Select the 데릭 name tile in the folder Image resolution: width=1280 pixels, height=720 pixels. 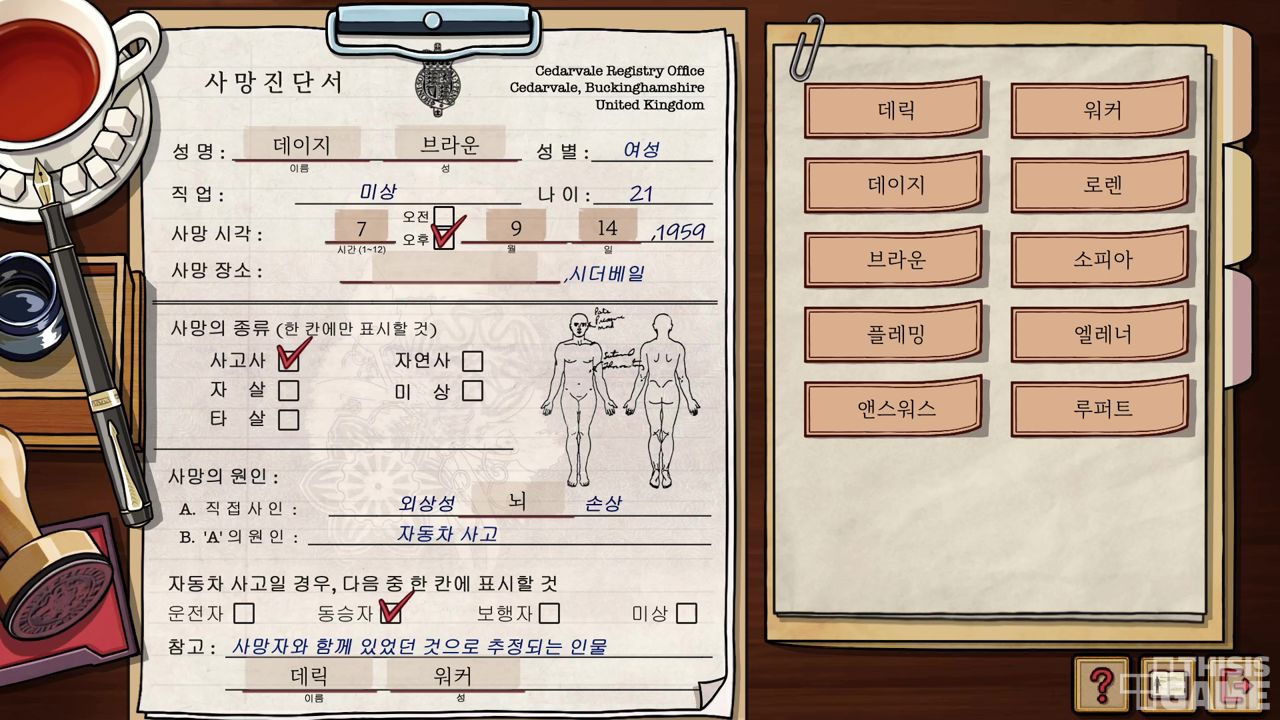click(895, 110)
